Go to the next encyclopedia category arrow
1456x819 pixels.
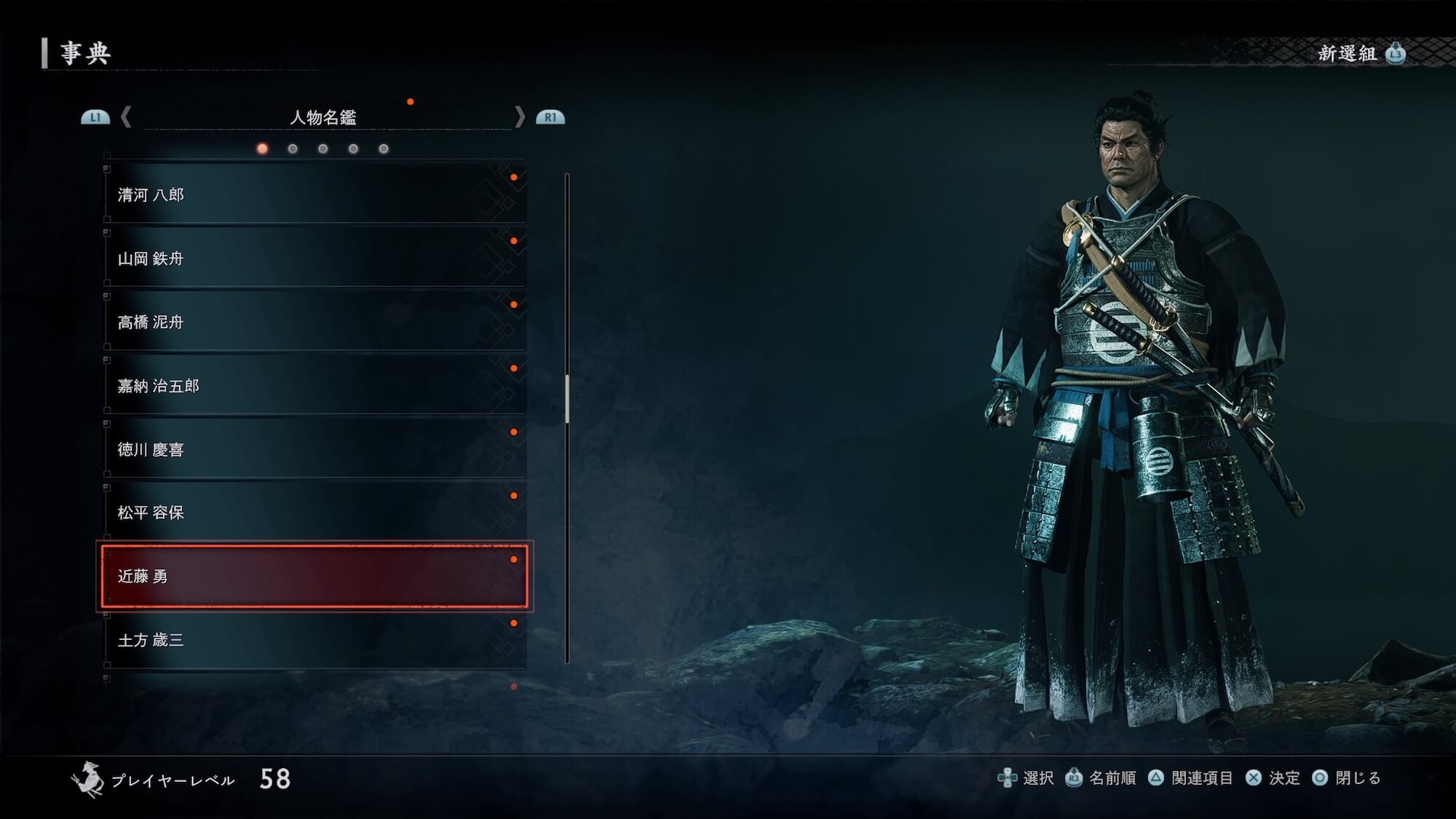coord(519,116)
